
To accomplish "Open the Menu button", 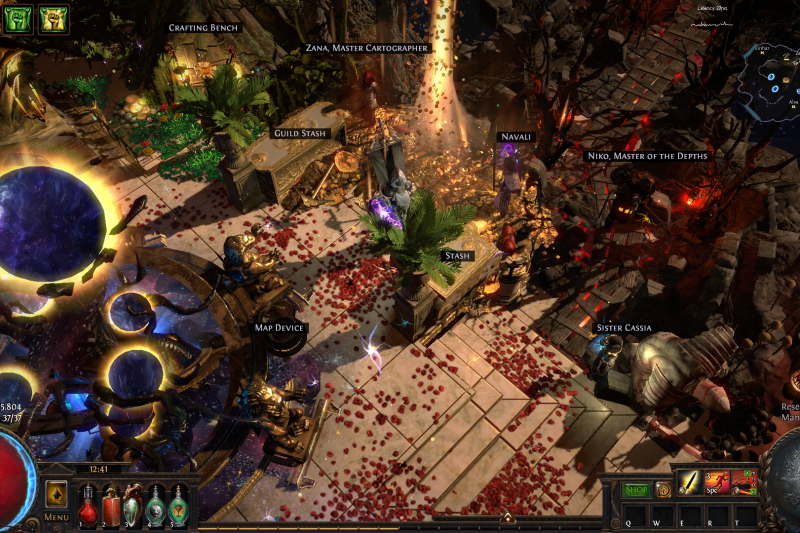I will pos(56,518).
